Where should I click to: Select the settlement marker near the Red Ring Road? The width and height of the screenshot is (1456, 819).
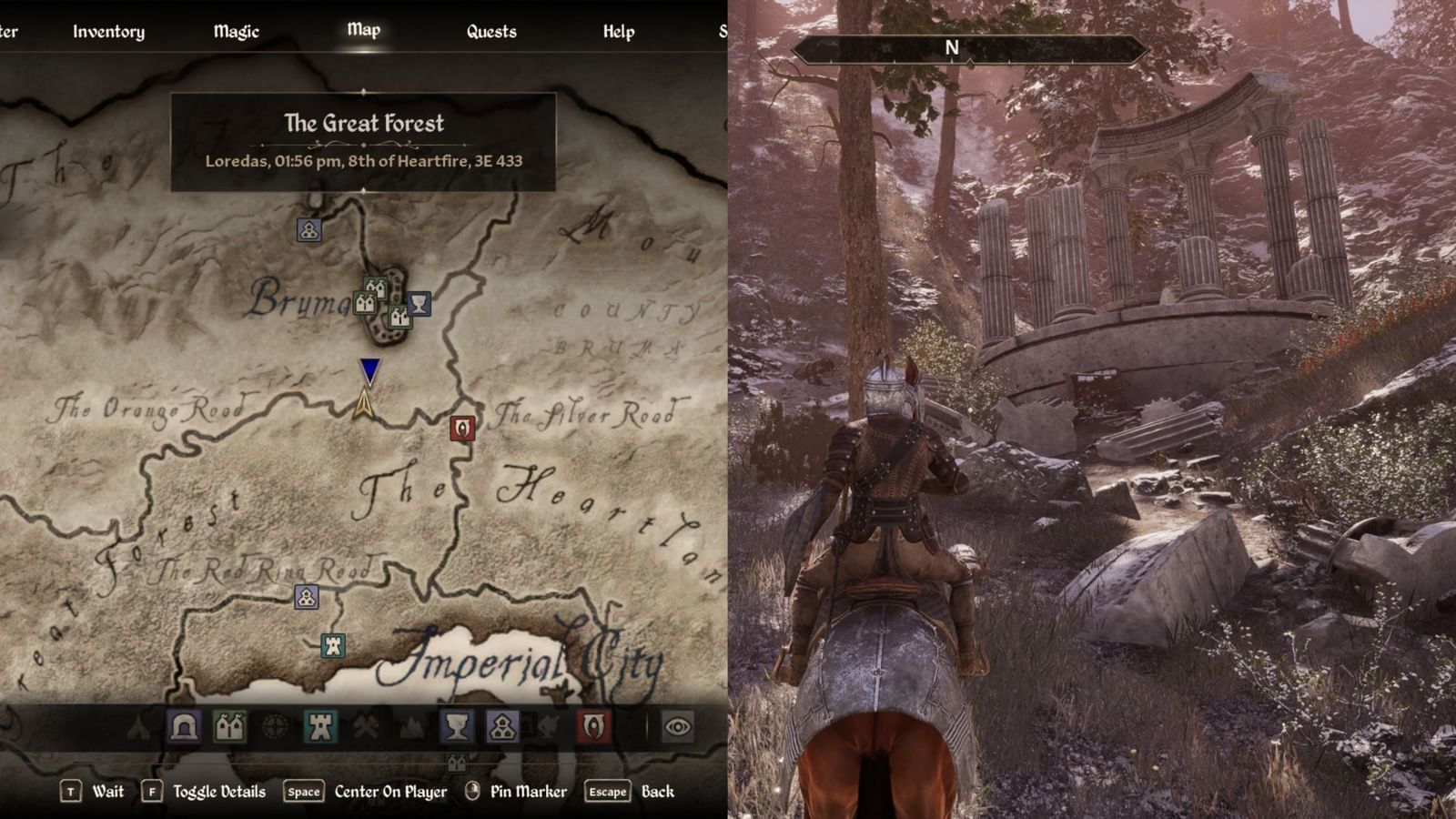click(x=305, y=599)
